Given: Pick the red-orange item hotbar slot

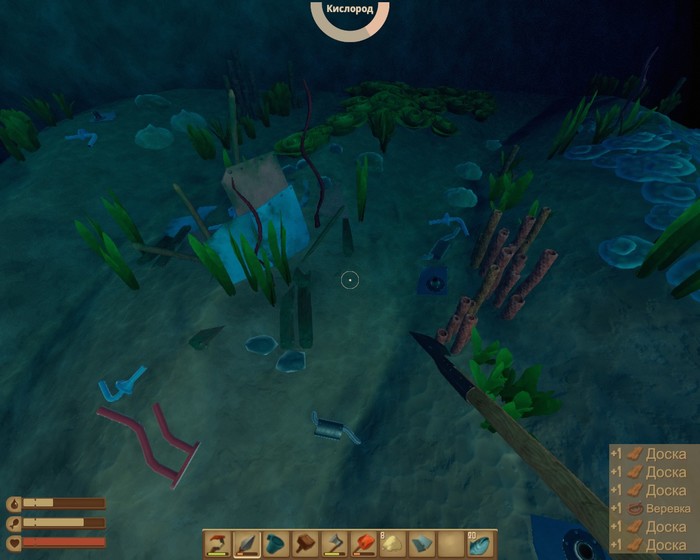Looking at the screenshot, I should tap(362, 544).
